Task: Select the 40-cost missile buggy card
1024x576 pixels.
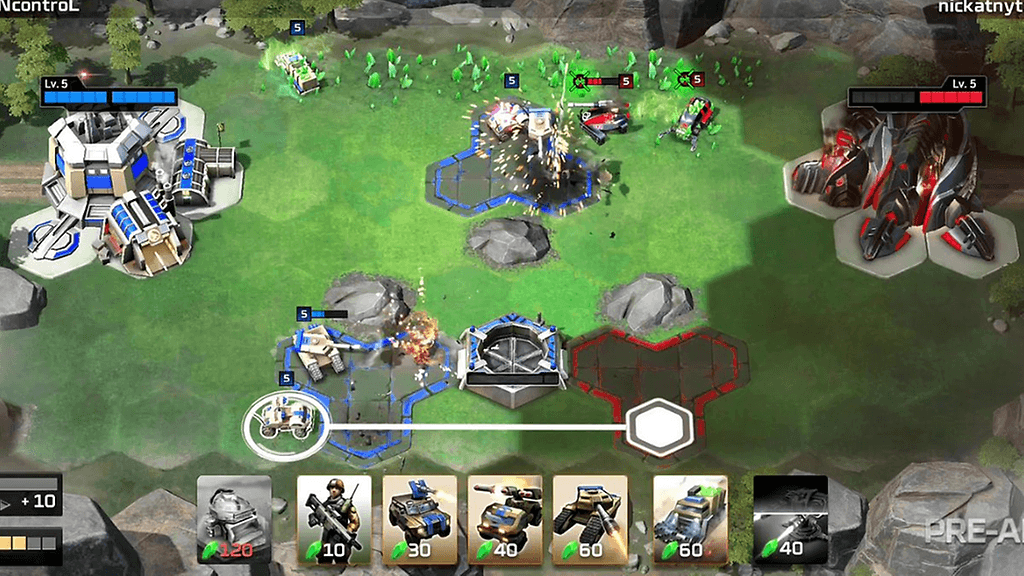Action: click(505, 517)
